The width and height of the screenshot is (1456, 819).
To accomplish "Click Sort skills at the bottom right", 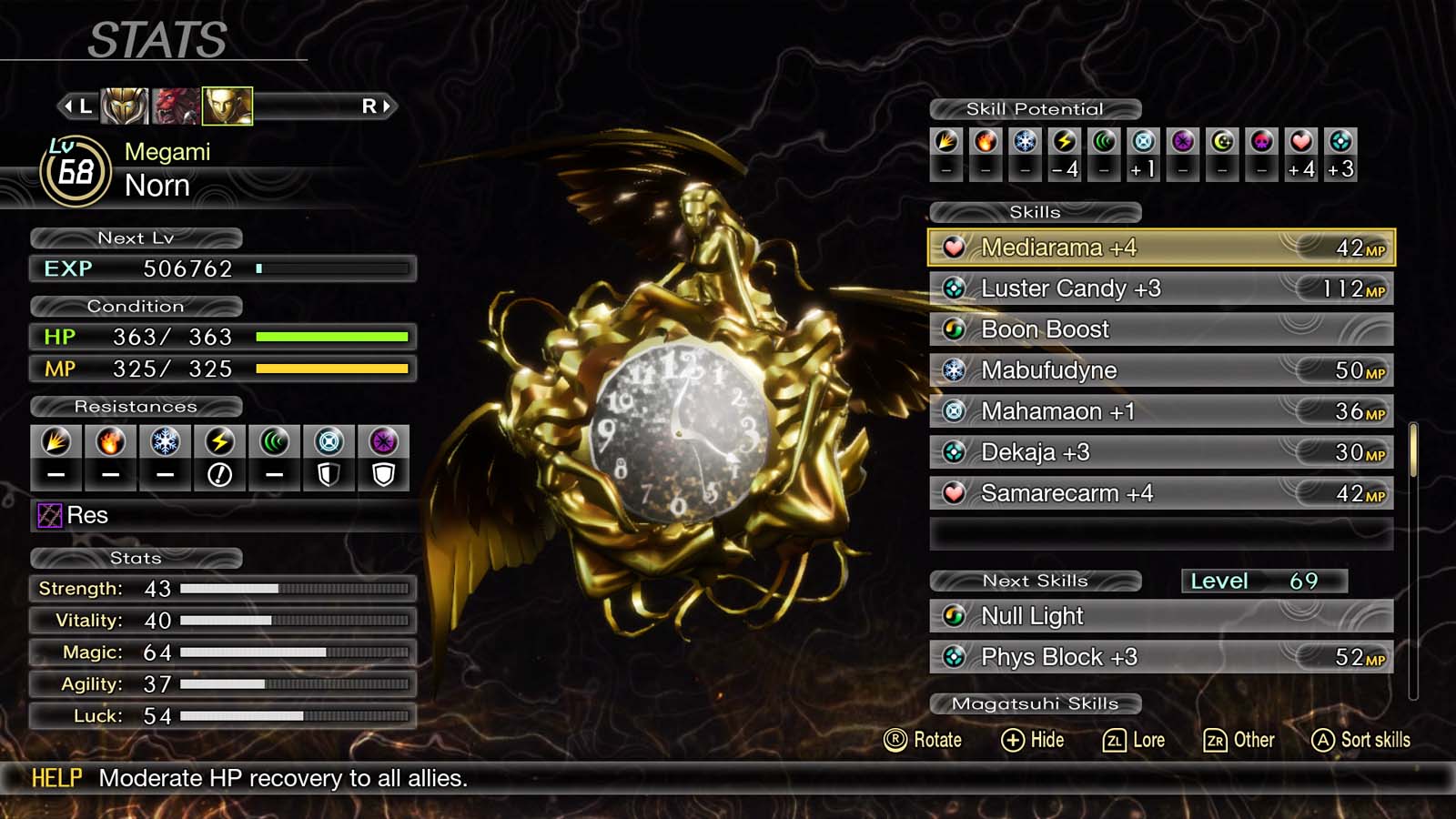I will pyautogui.click(x=1360, y=740).
